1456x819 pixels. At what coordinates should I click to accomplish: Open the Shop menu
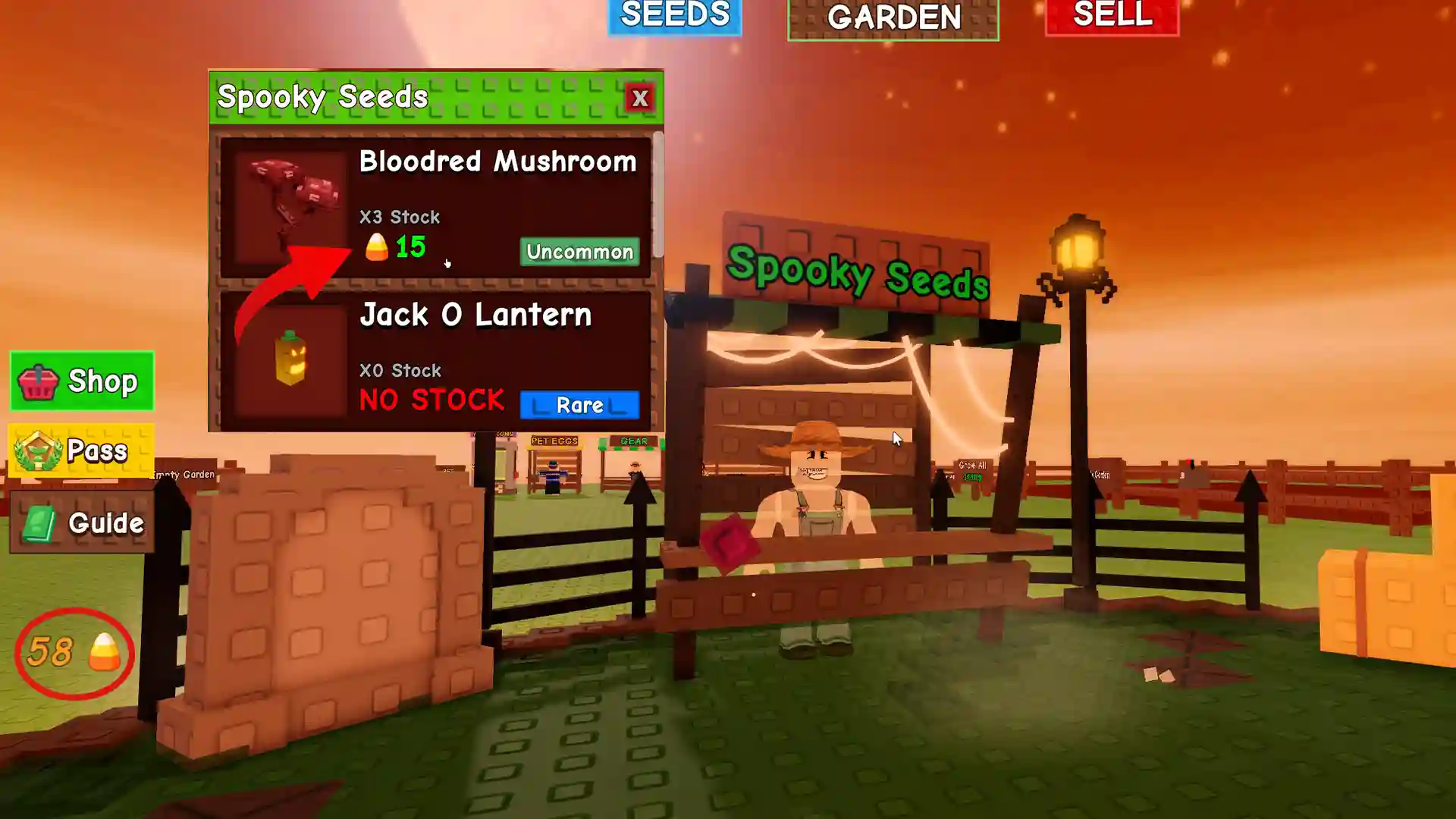tap(82, 381)
